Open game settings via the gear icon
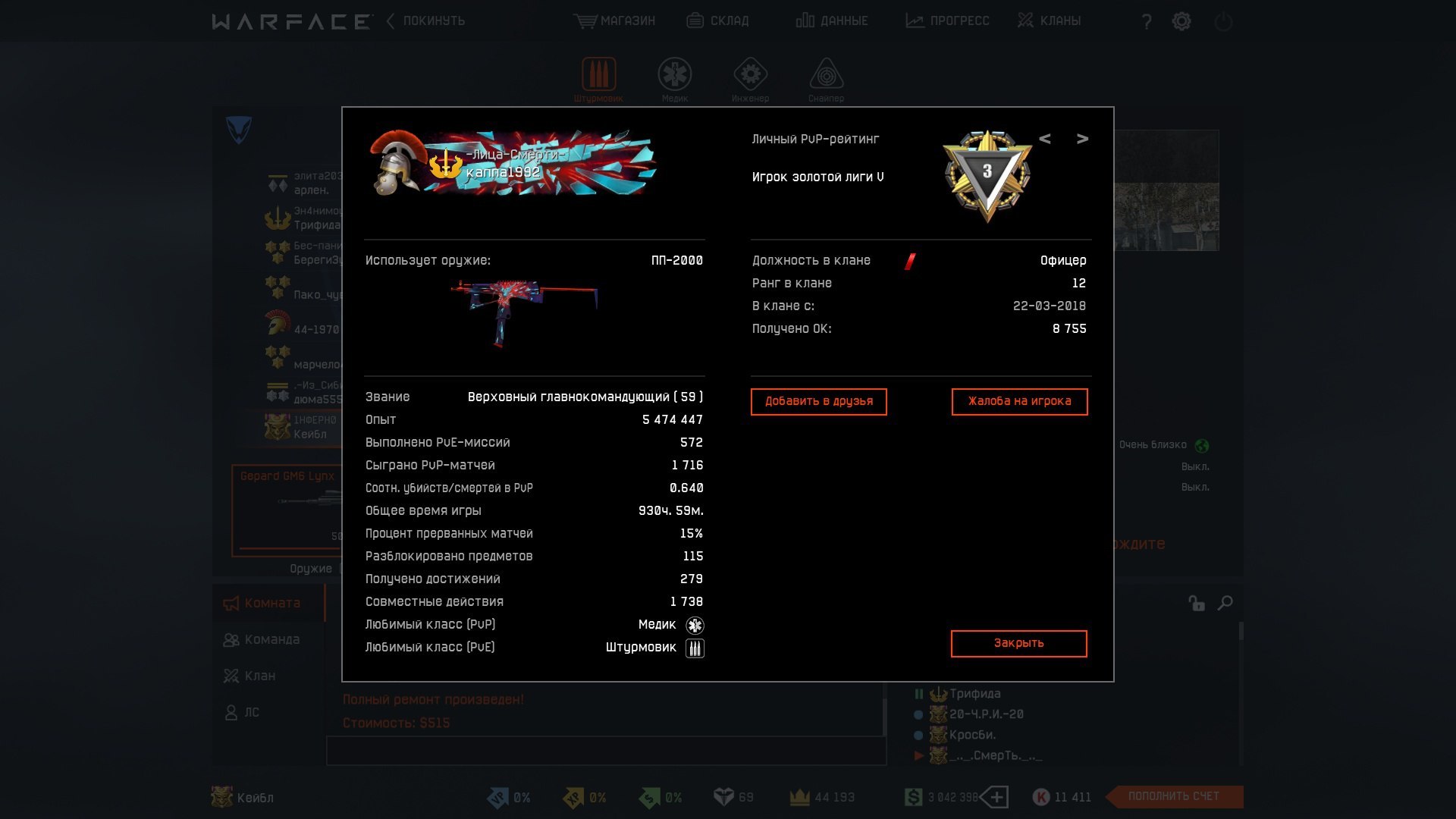1456x819 pixels. tap(1181, 20)
